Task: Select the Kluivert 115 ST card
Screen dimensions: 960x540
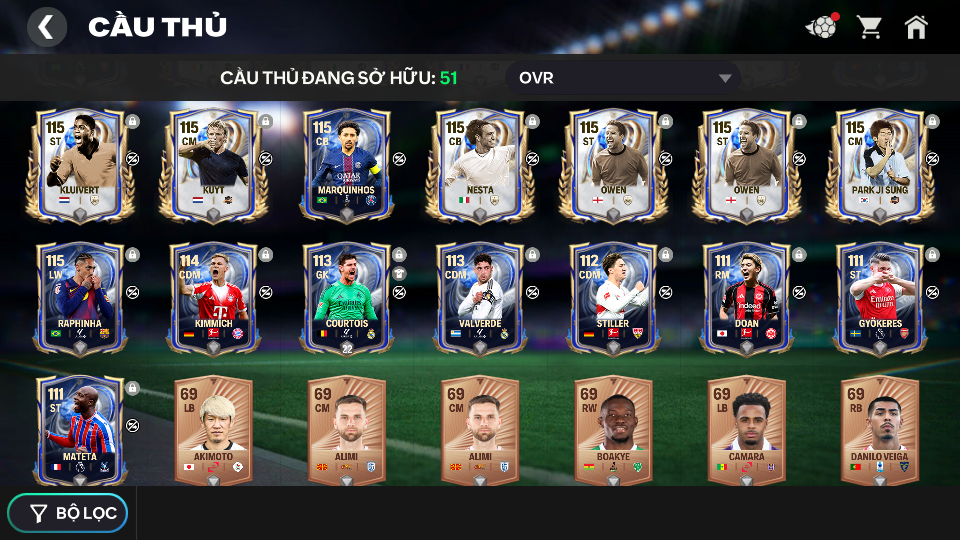Action: (x=79, y=163)
